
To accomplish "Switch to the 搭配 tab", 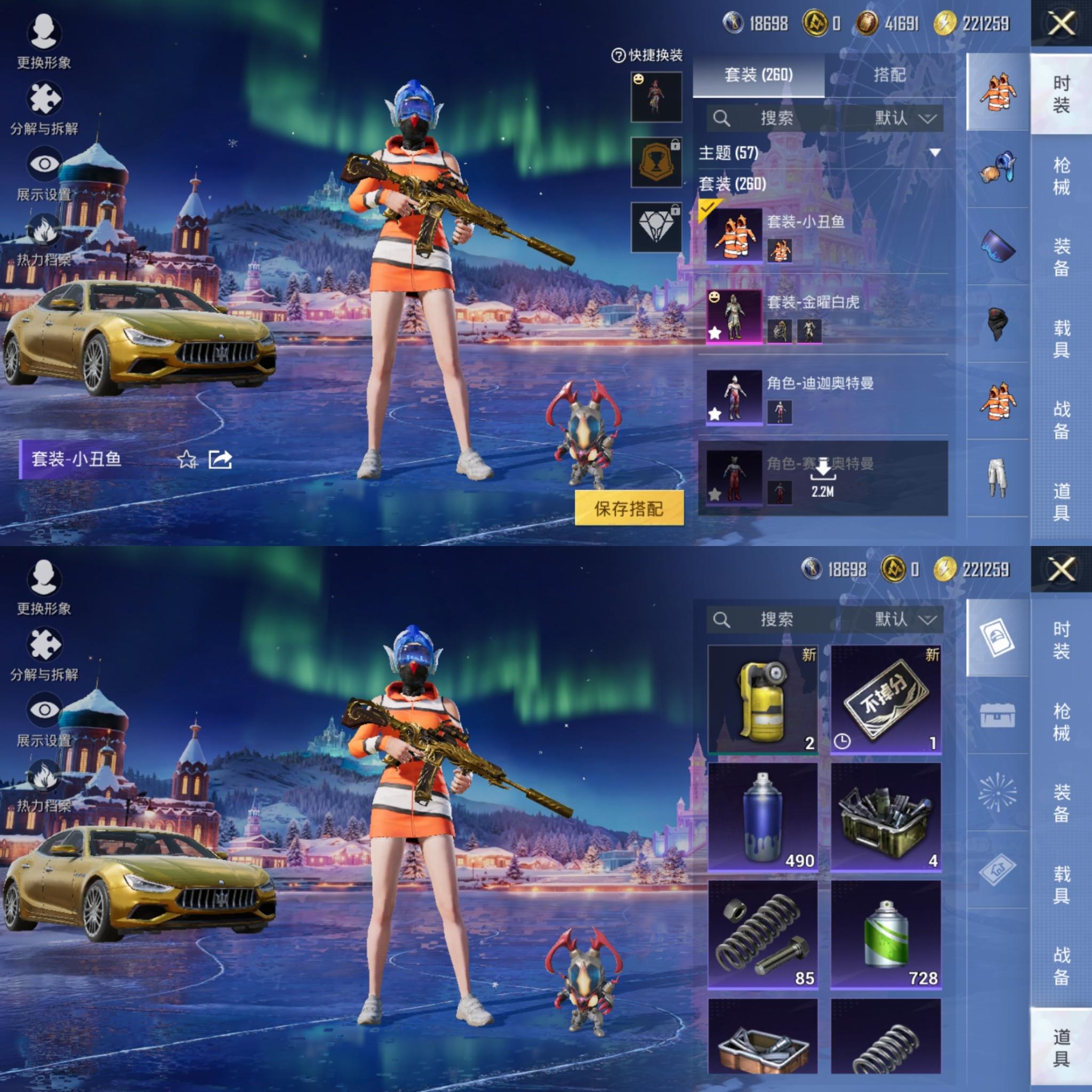I will pos(889,75).
